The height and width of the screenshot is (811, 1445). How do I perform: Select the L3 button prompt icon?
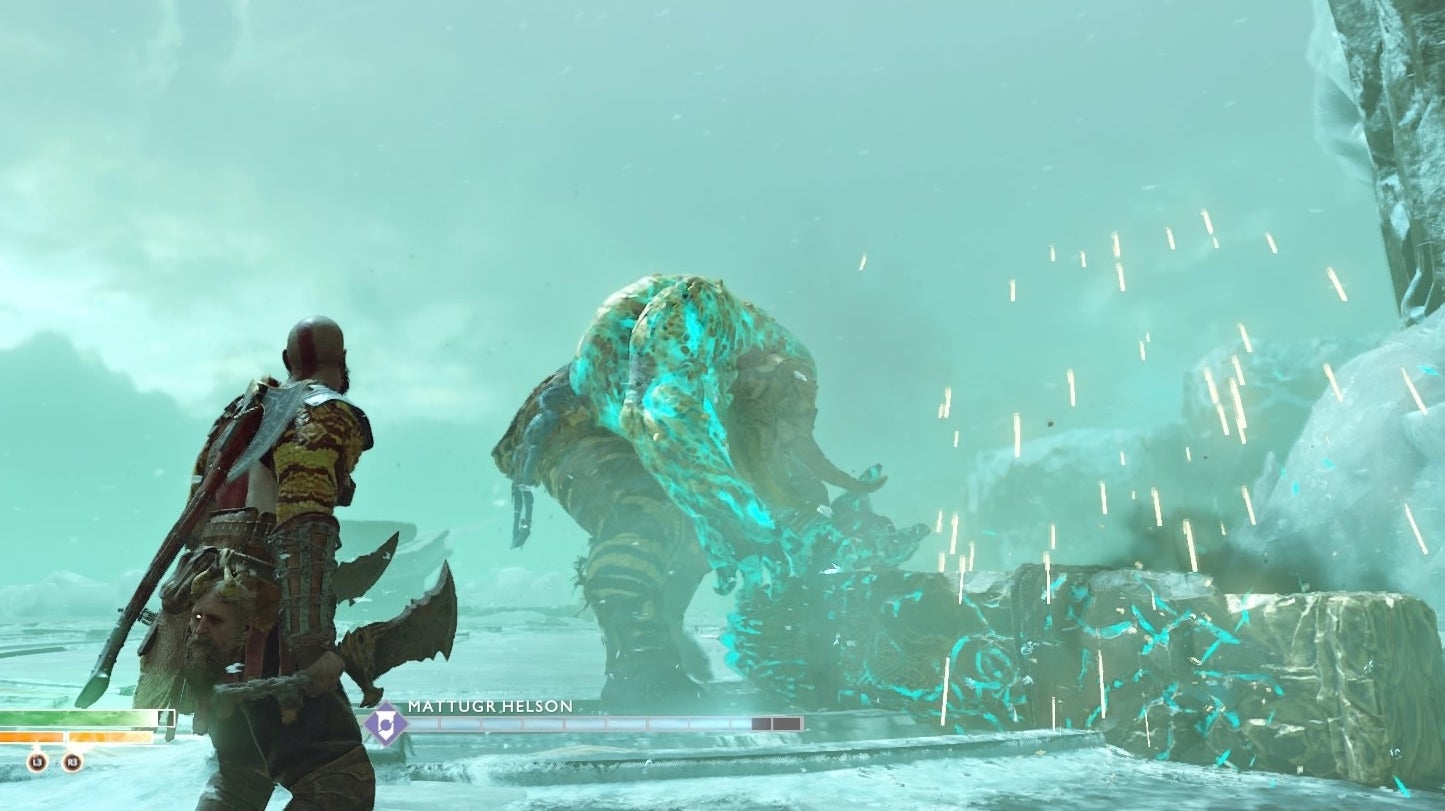click(x=39, y=762)
